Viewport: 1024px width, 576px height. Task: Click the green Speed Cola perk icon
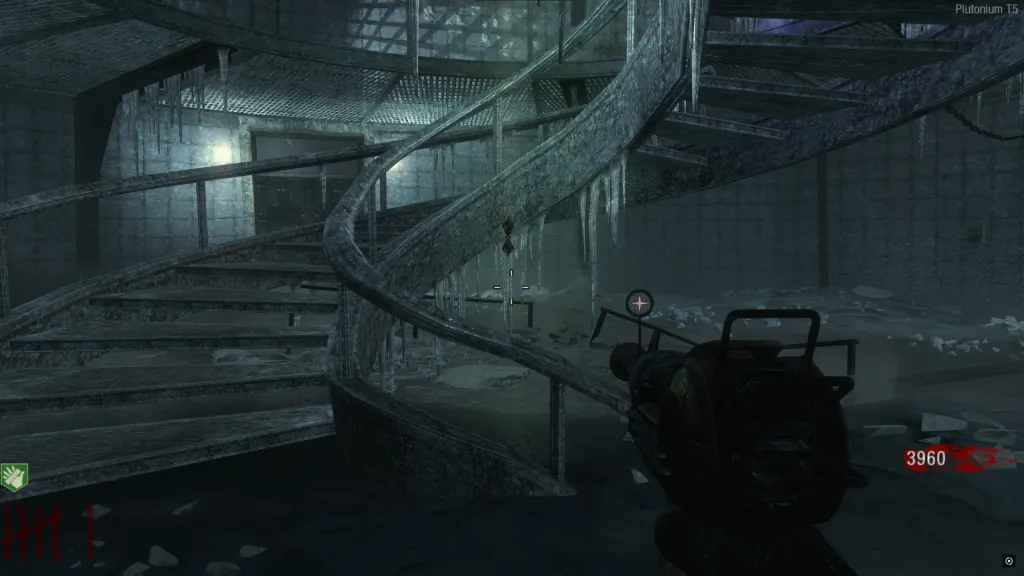pyautogui.click(x=14, y=477)
